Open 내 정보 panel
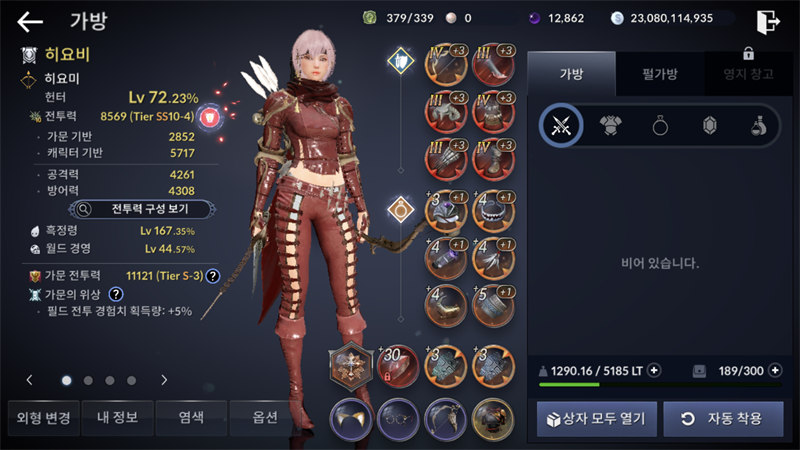This screenshot has height=450, width=800. [117, 418]
